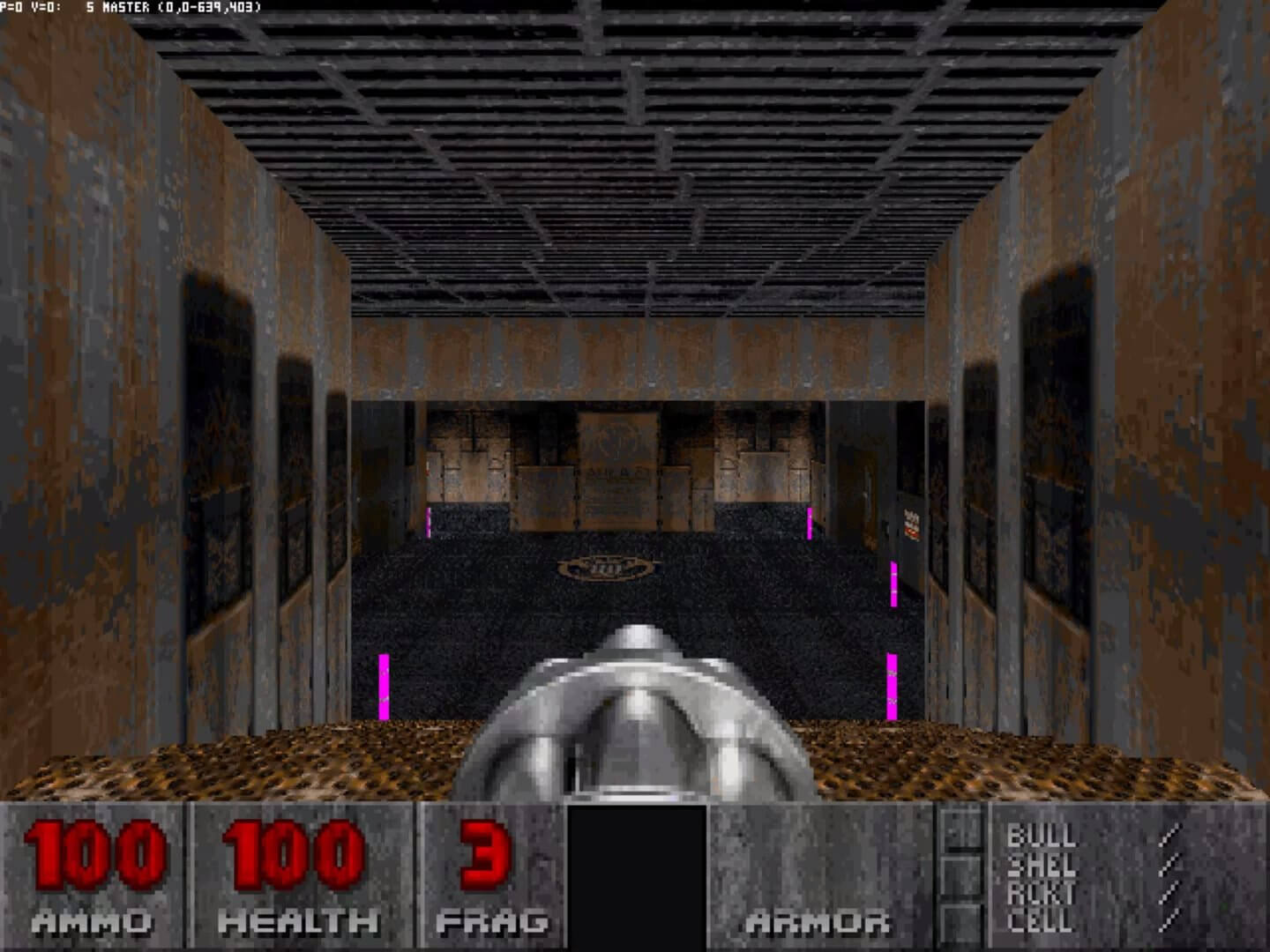The height and width of the screenshot is (952, 1270).
Task: Expand the top weapon slot box in arms panel
Action: [x=961, y=827]
